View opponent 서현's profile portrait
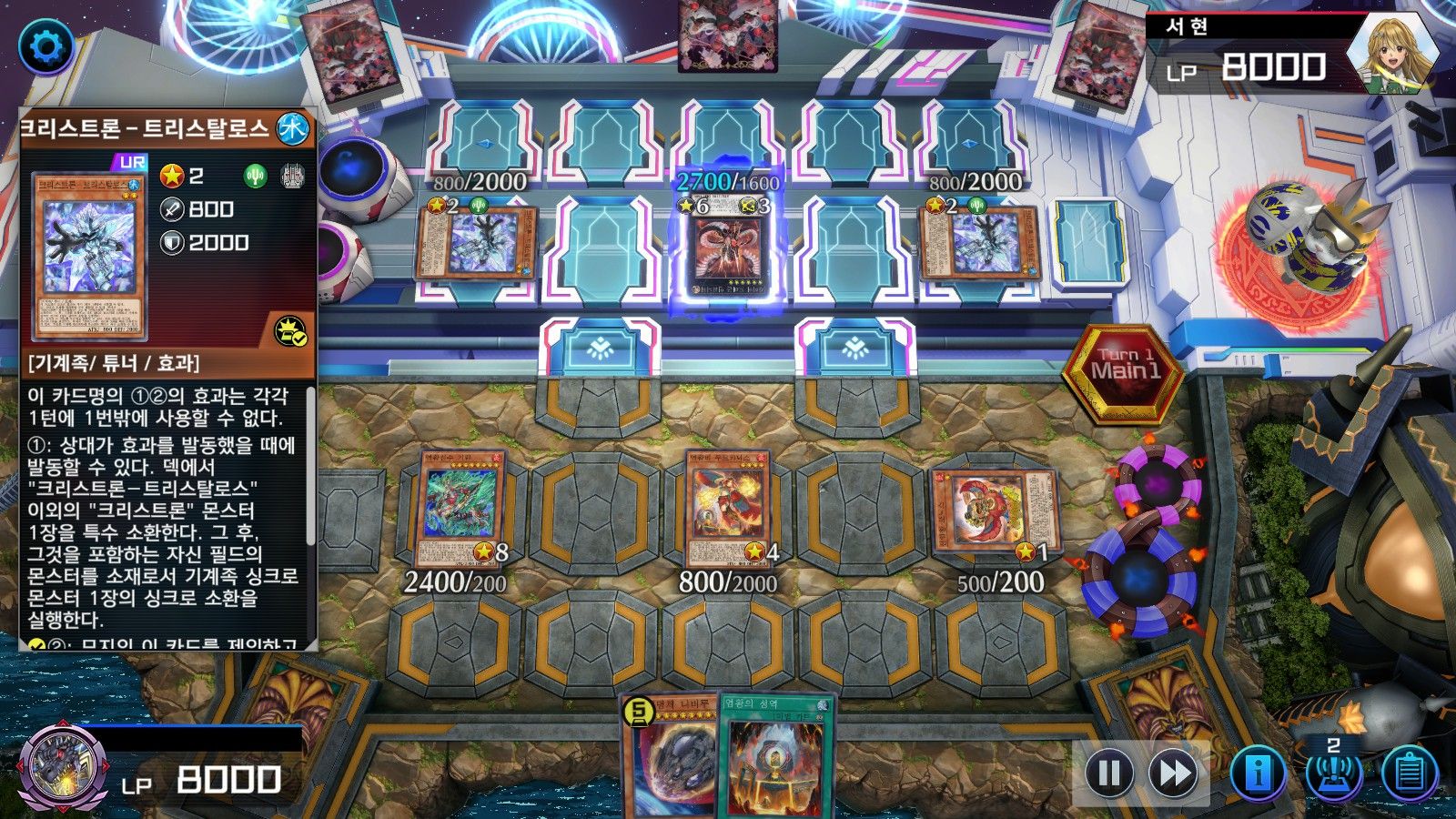 (x=1390, y=55)
